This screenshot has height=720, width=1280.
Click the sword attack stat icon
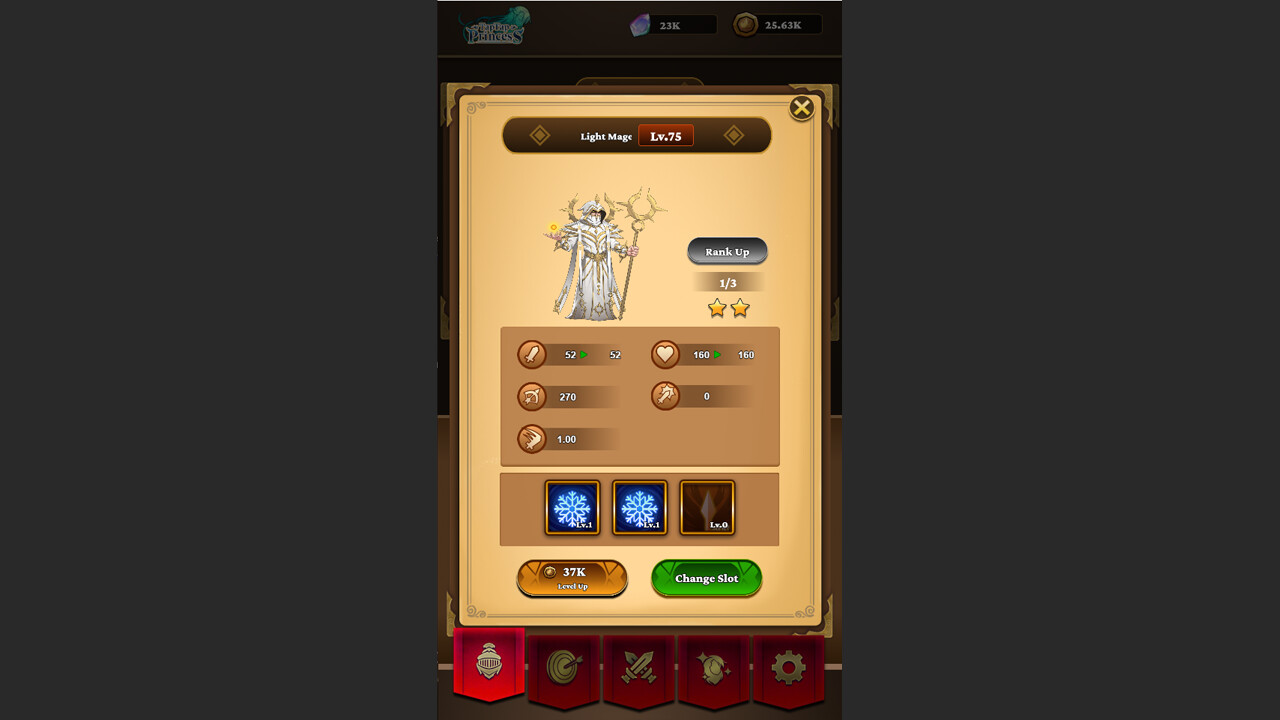(533, 355)
